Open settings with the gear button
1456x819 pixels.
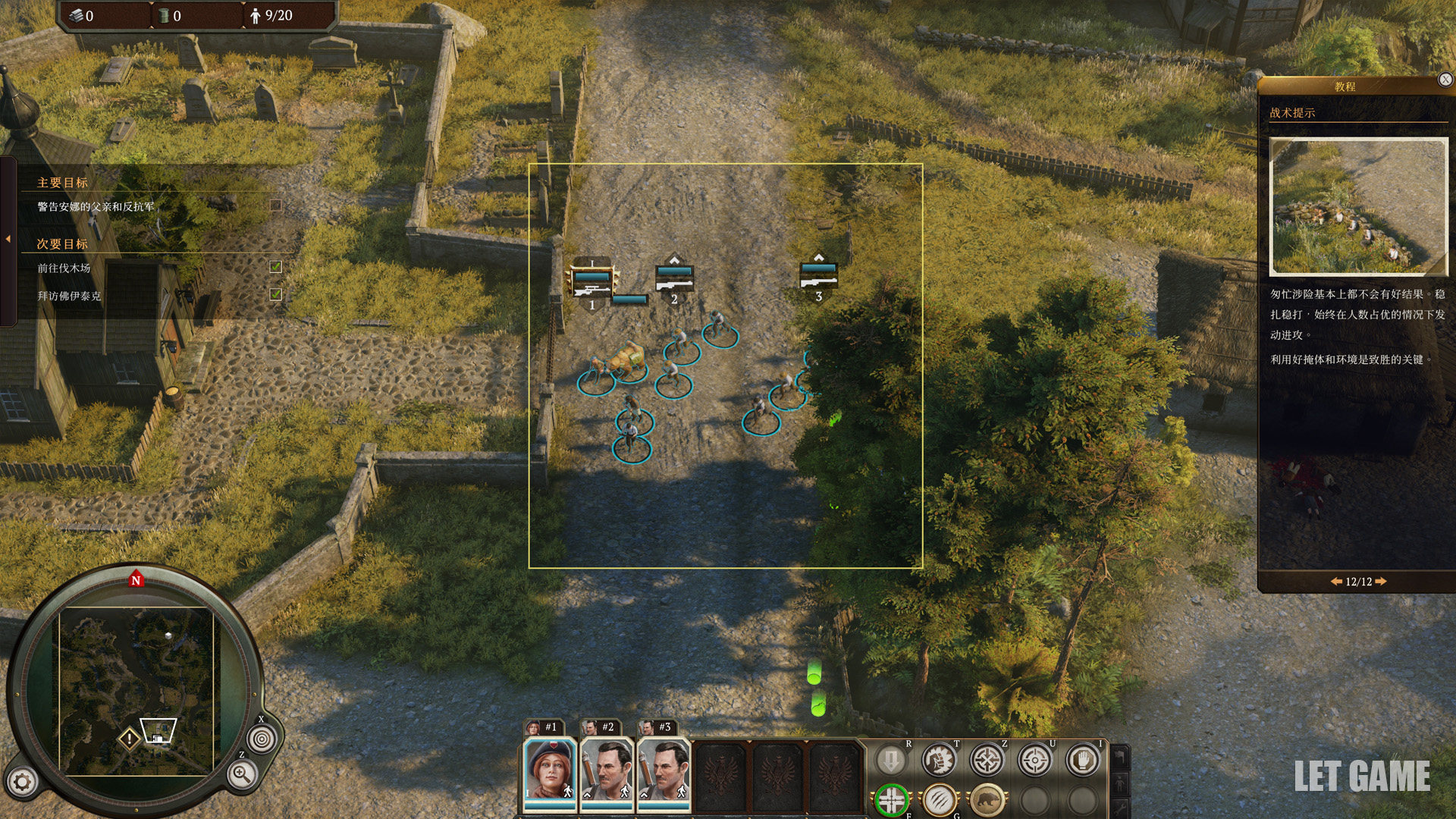pyautogui.click(x=23, y=782)
